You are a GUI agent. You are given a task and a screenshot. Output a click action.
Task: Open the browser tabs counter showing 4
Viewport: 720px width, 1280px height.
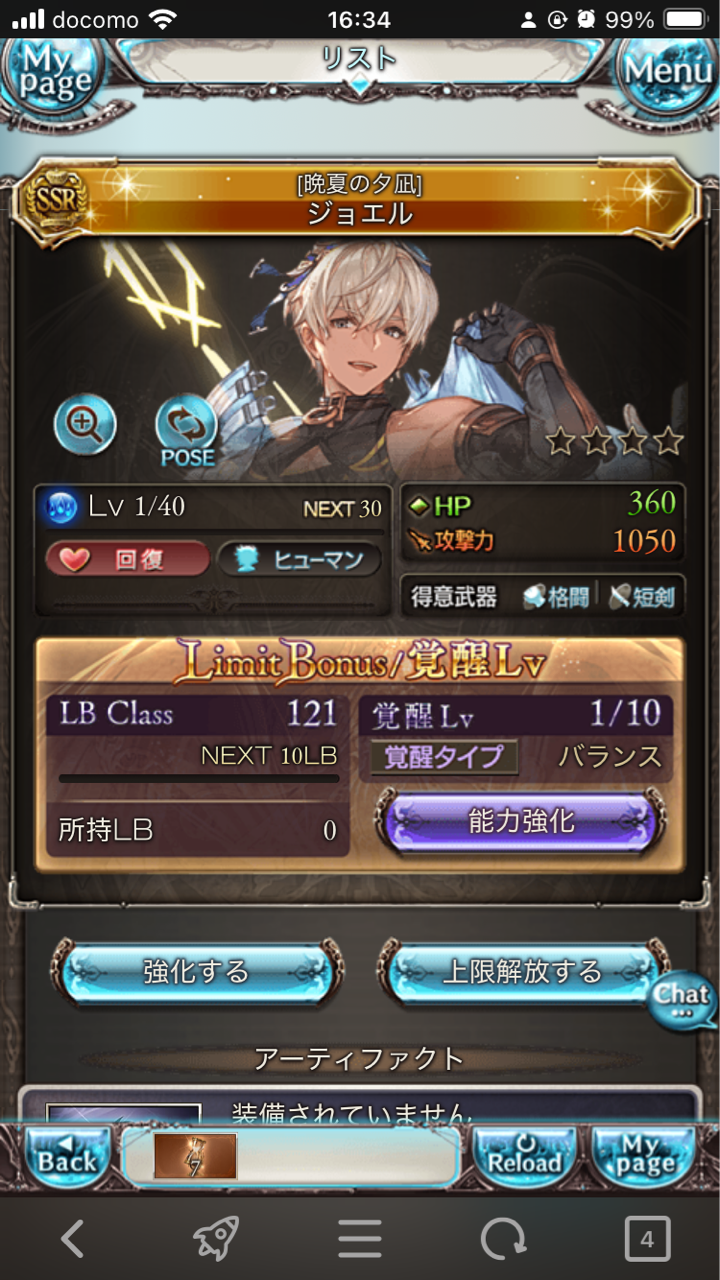[x=647, y=1240]
